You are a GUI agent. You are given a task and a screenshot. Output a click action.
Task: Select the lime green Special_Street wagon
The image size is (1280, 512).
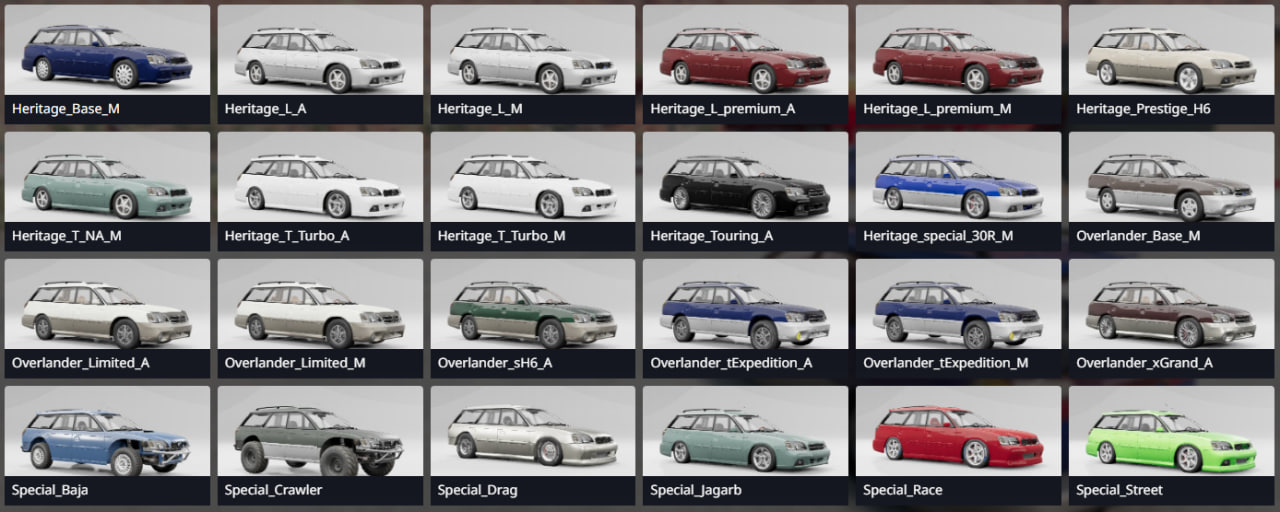pos(1172,441)
